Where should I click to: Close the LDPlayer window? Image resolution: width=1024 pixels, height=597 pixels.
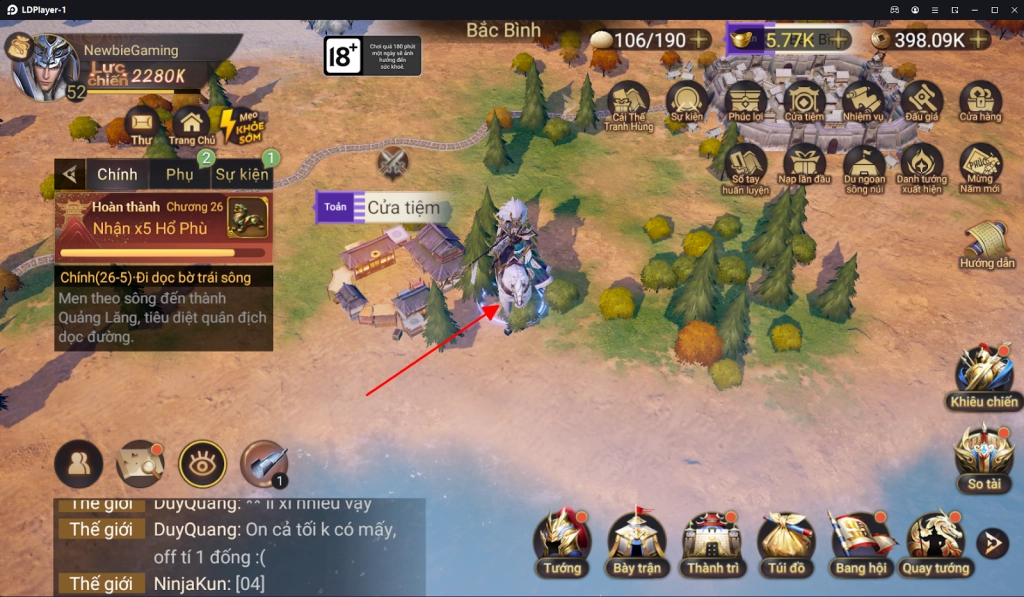pos(1013,9)
